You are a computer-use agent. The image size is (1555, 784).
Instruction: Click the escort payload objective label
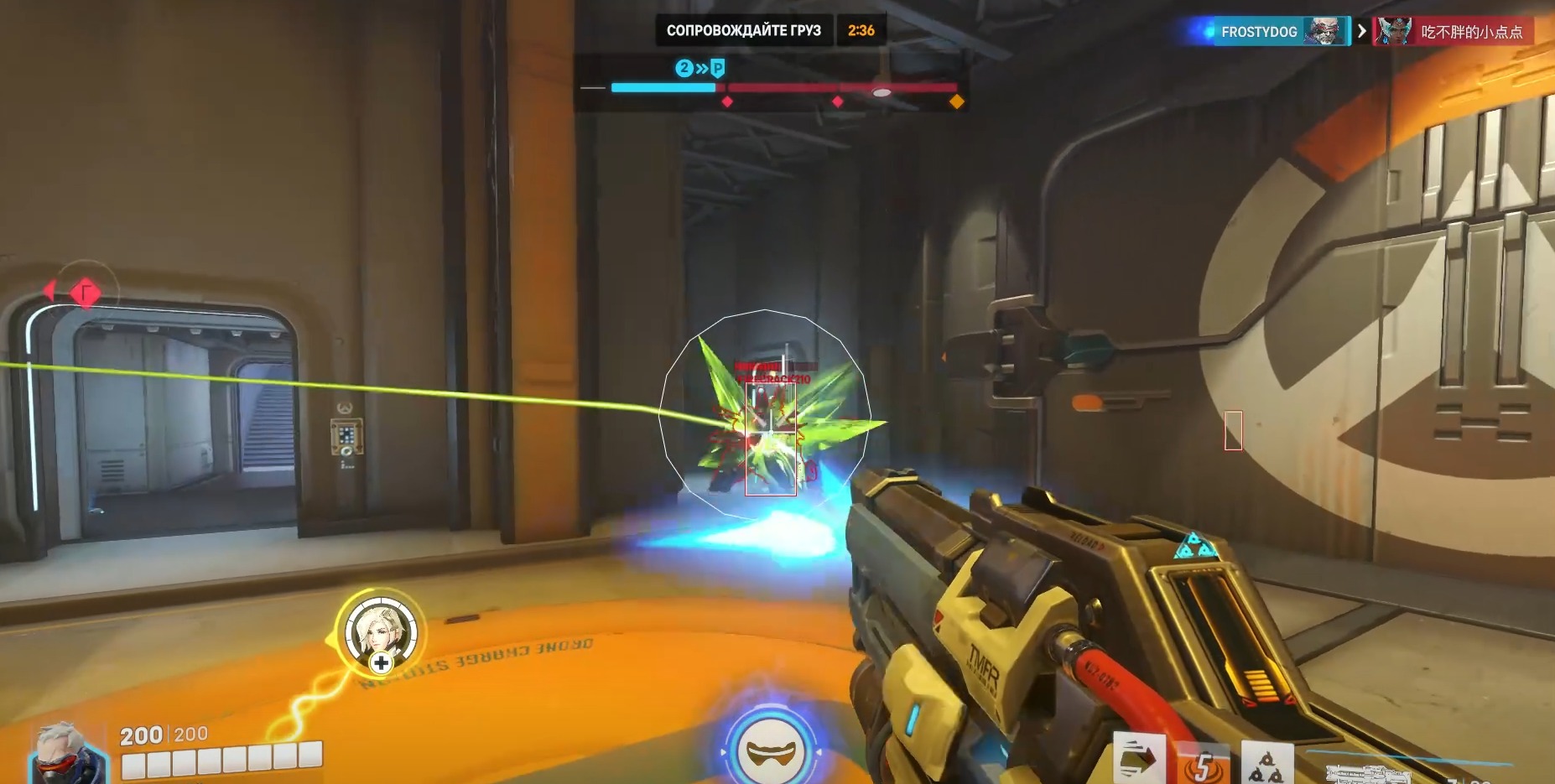743,30
